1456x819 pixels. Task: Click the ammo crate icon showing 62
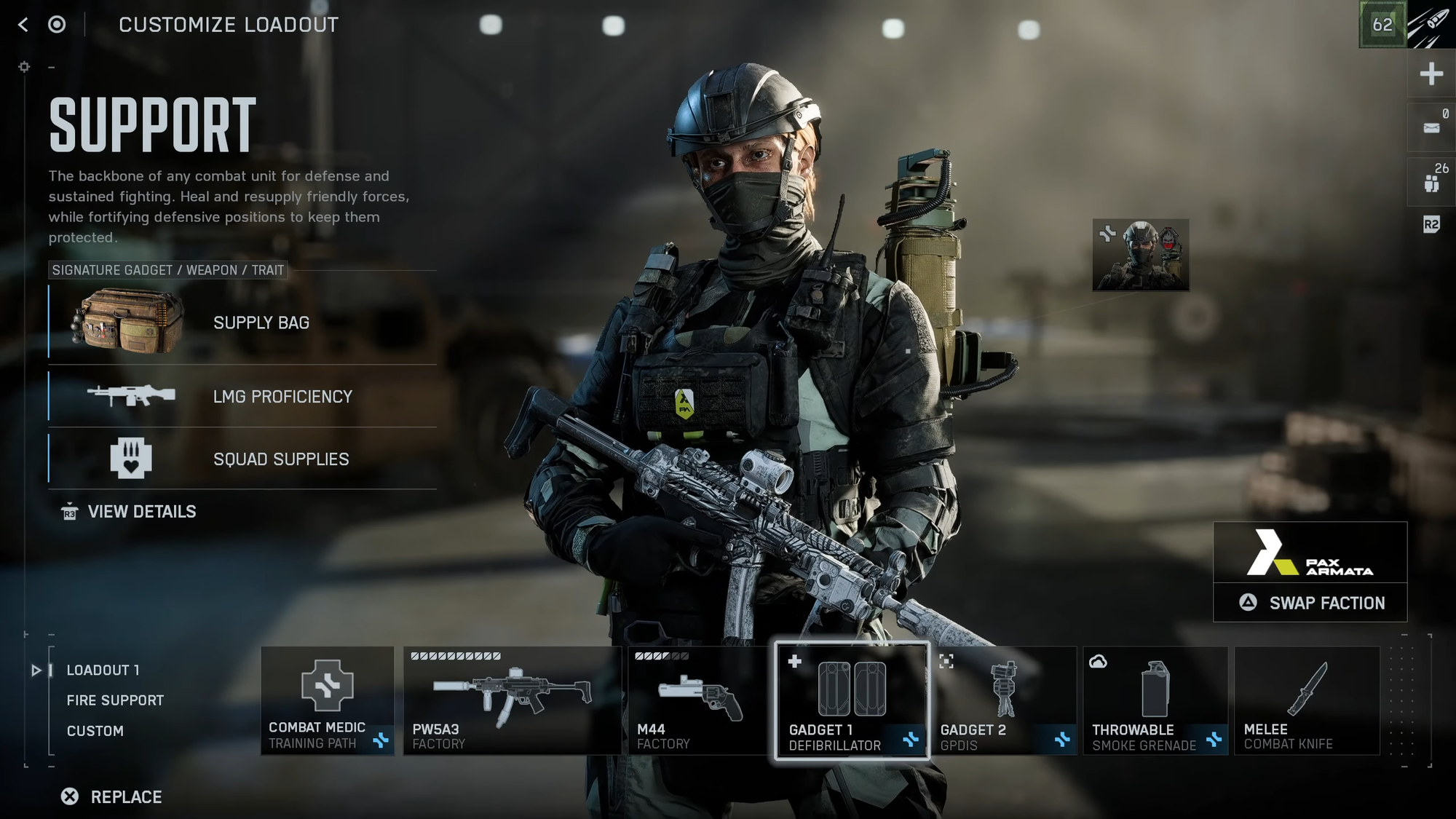1382,25
